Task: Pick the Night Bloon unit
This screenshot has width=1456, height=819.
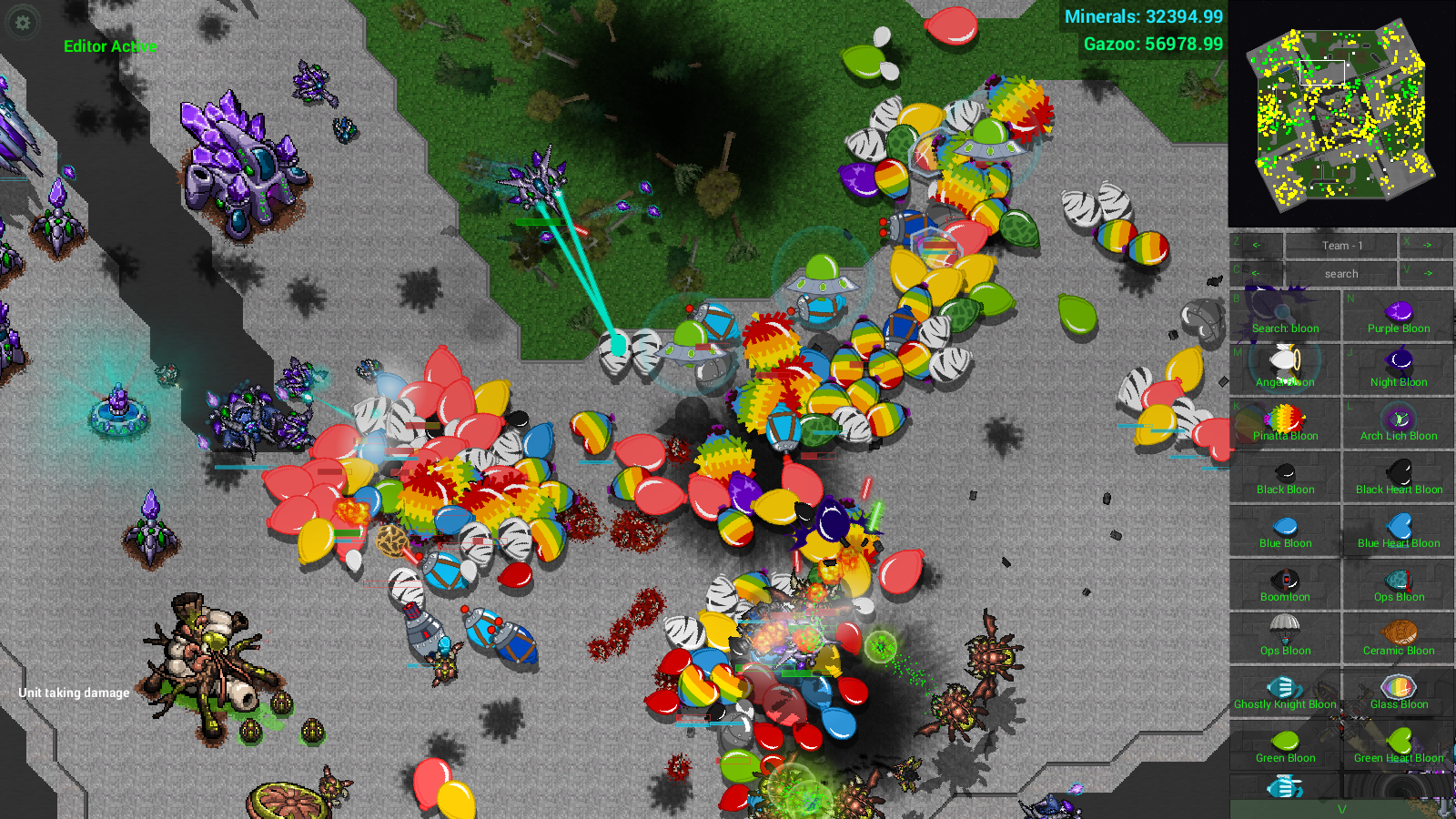Action: 1399,369
